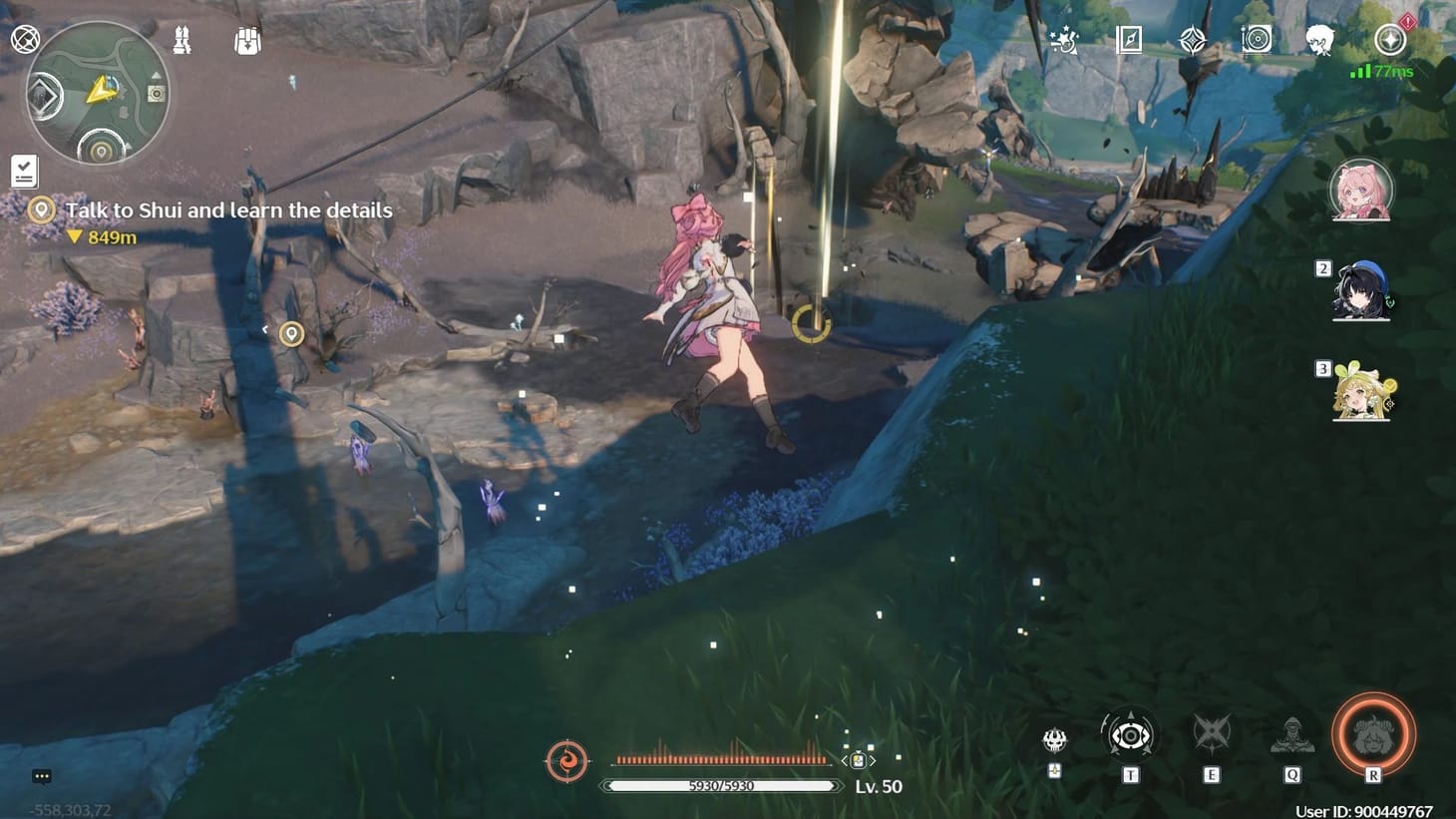Viewport: 1456px width, 819px height.
Task: Click the 5930/5930 HP bar
Action: [x=721, y=785]
